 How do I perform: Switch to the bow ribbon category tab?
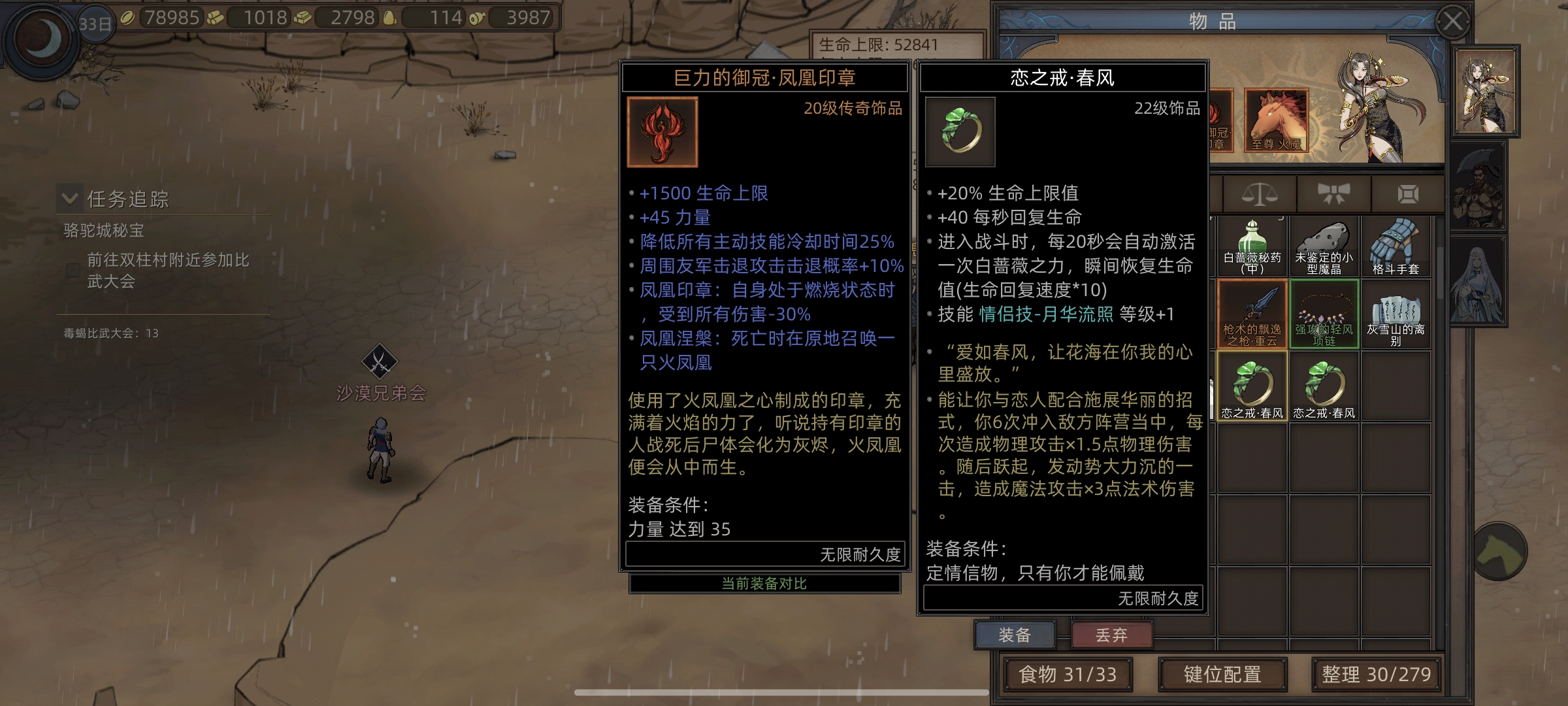click(x=1333, y=194)
